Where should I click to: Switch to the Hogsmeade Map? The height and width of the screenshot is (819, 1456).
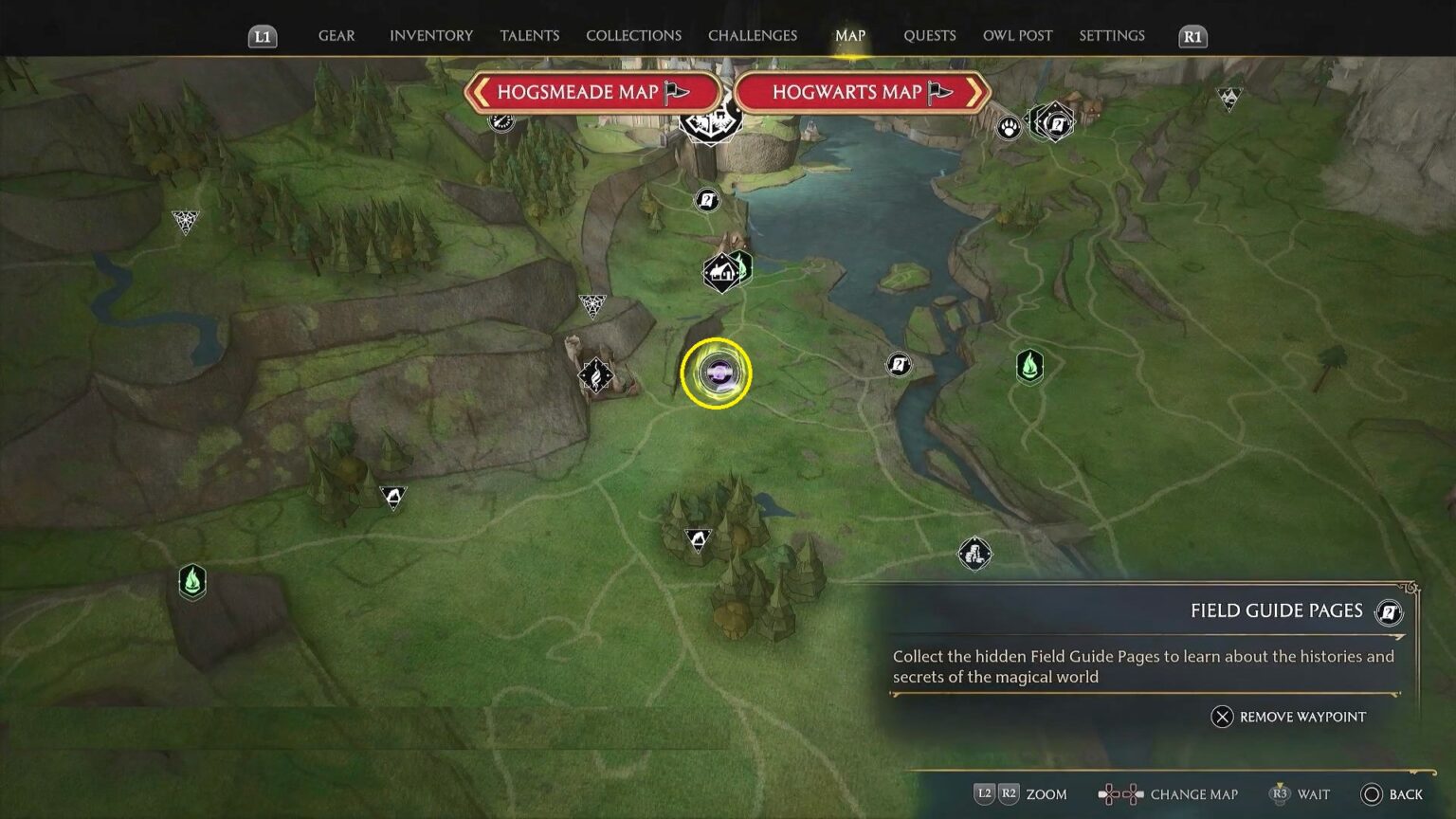pyautogui.click(x=594, y=92)
